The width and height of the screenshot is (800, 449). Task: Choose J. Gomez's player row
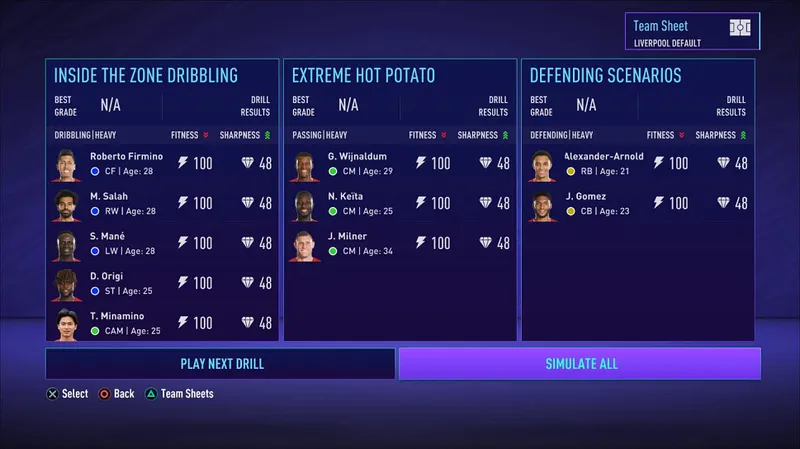point(638,203)
